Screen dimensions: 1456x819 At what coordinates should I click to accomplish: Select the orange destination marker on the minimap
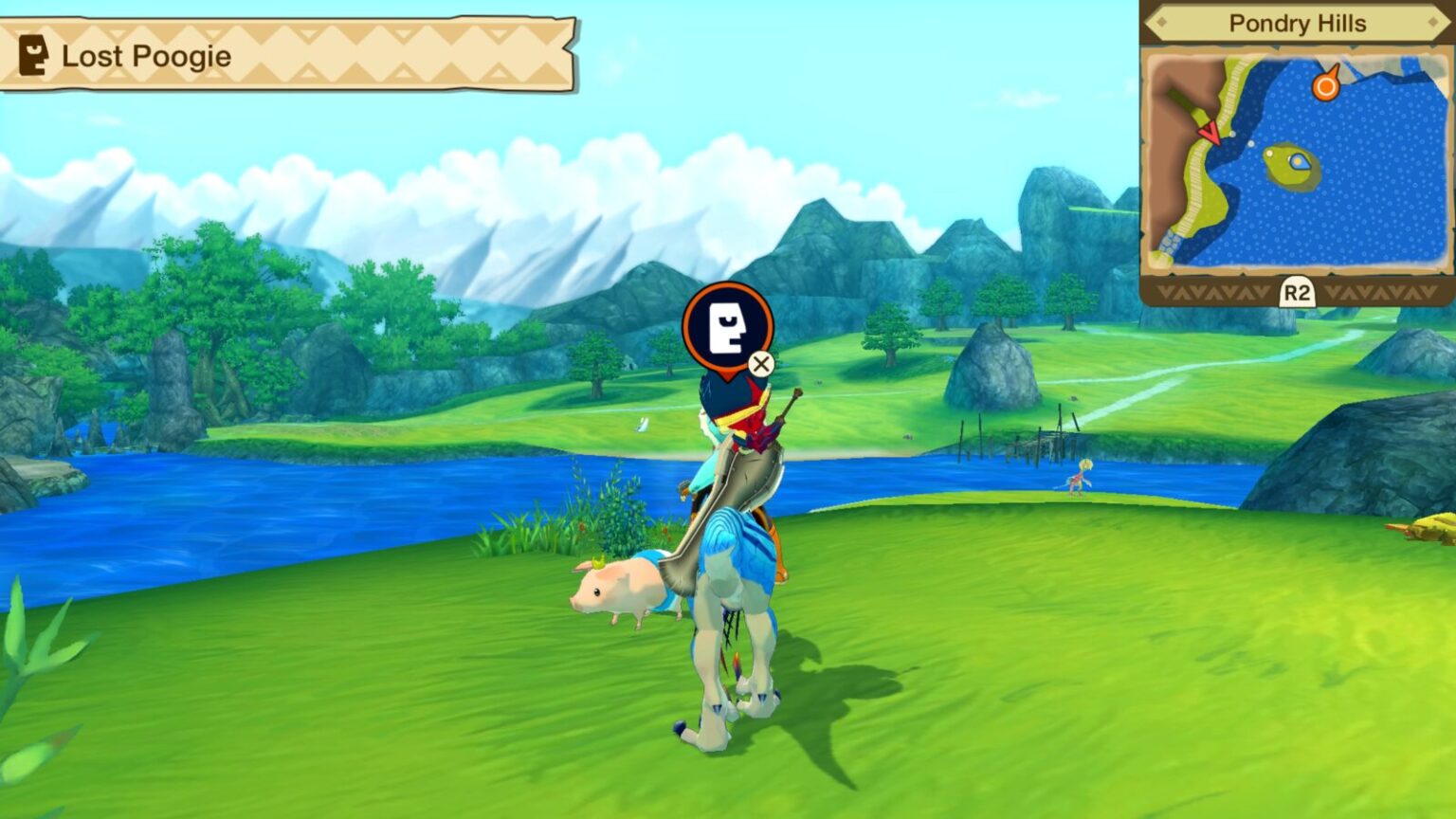(1326, 85)
